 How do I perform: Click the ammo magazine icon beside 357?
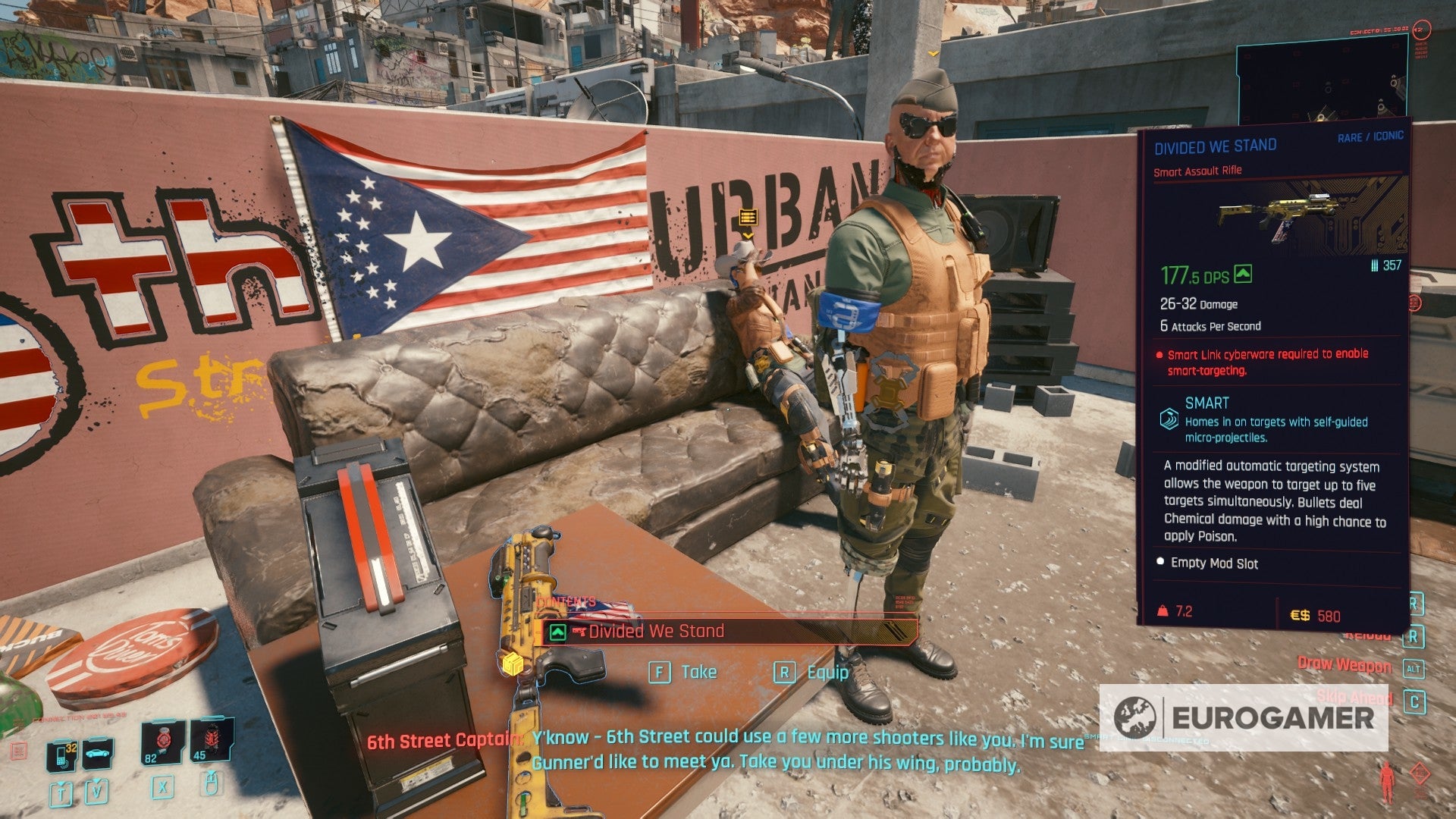coord(1373,265)
